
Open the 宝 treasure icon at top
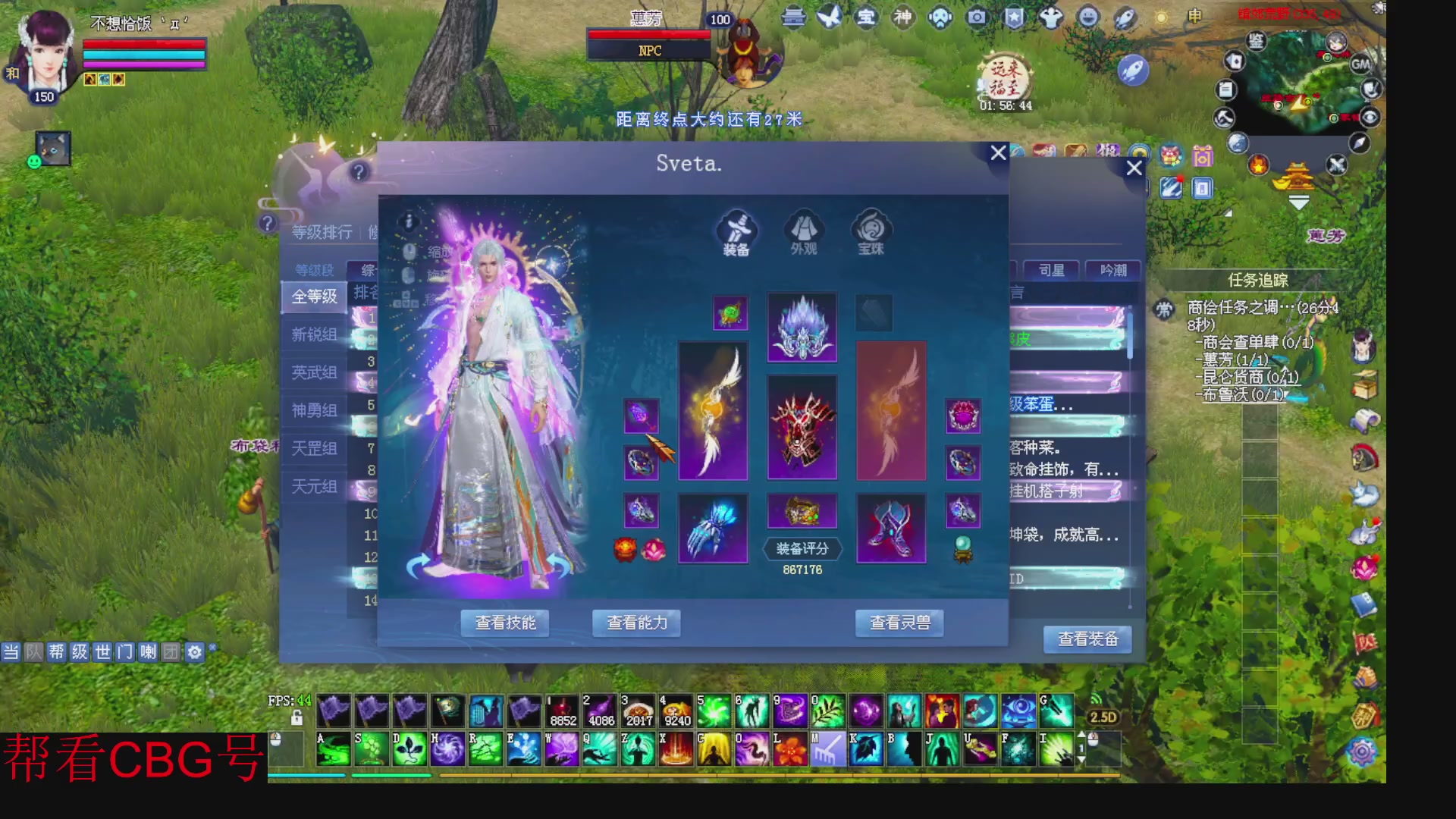pos(868,17)
